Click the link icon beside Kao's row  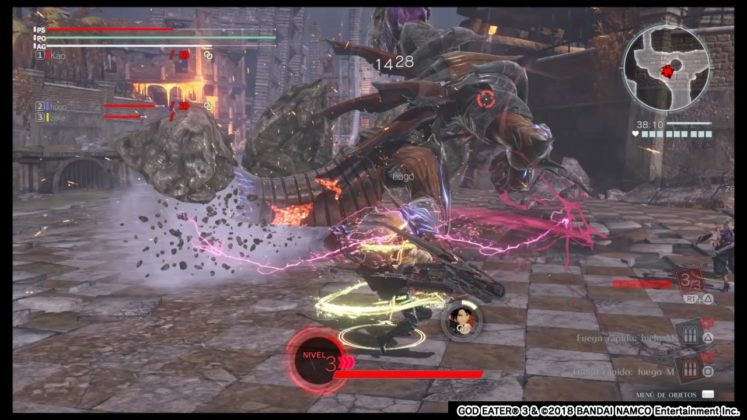tap(208, 55)
